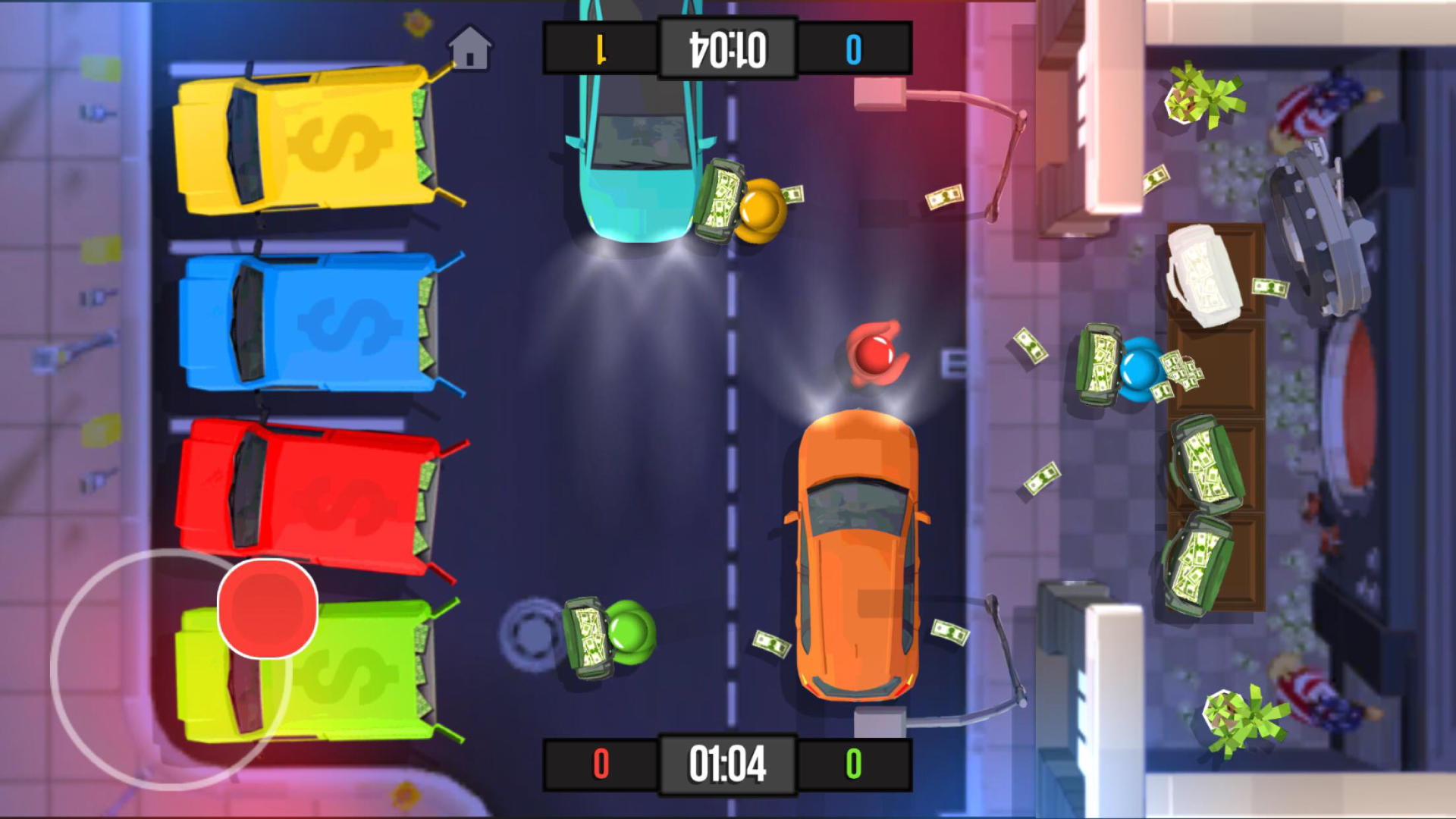Screen dimensions: 1456x819
Task: Tap the home icon button
Action: pos(469,47)
